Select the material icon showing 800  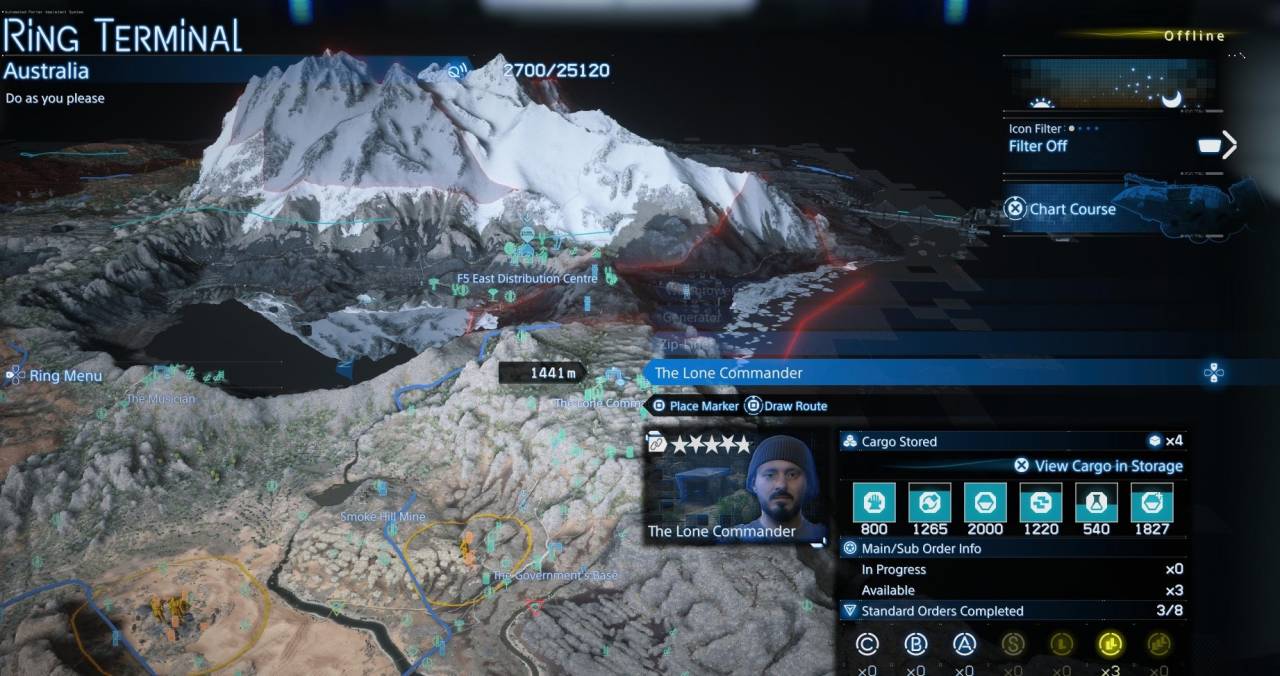coord(874,503)
